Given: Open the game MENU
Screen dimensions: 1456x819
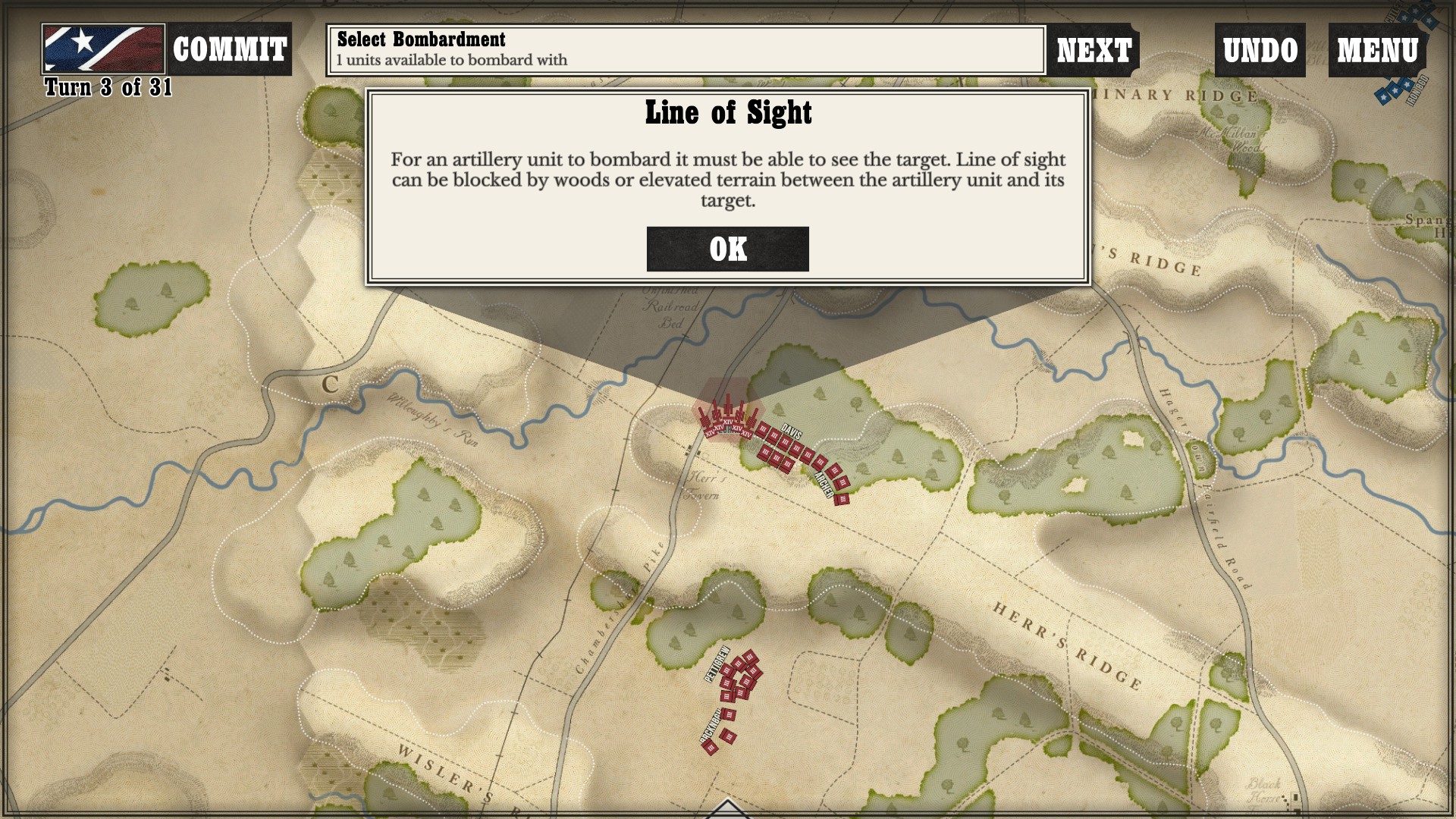Looking at the screenshot, I should 1376,50.
